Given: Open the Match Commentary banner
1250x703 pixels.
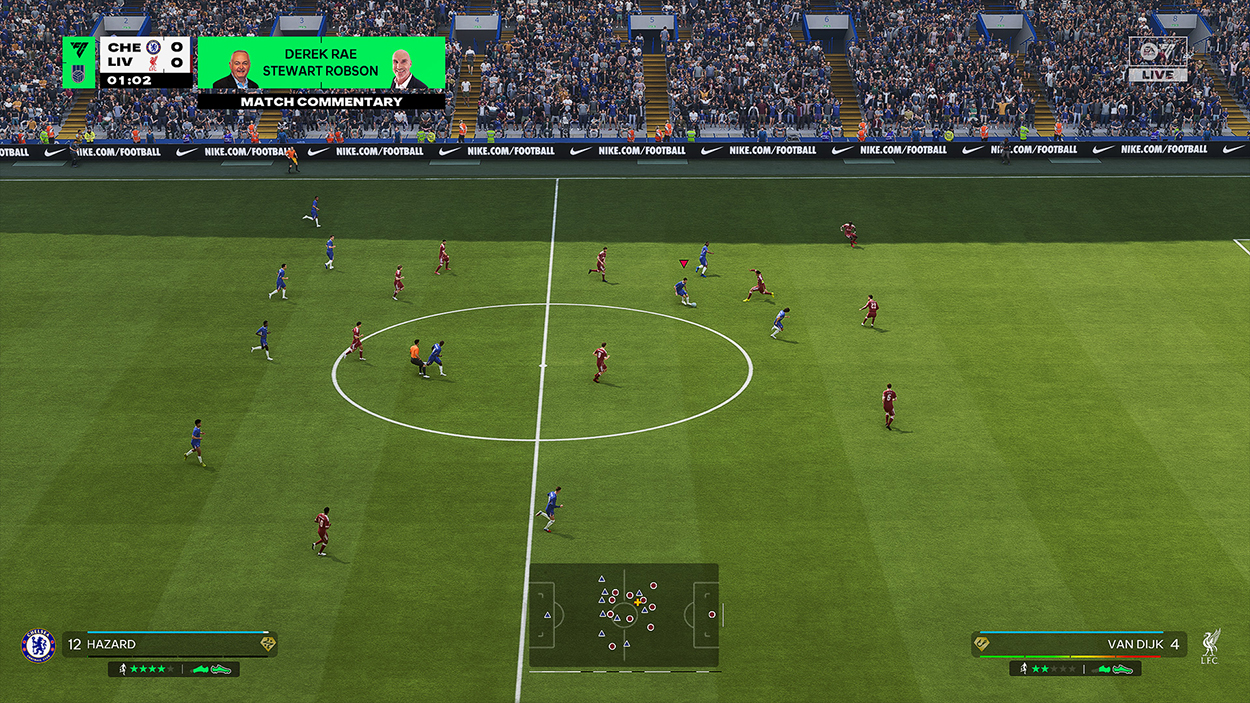Looking at the screenshot, I should coord(321,101).
